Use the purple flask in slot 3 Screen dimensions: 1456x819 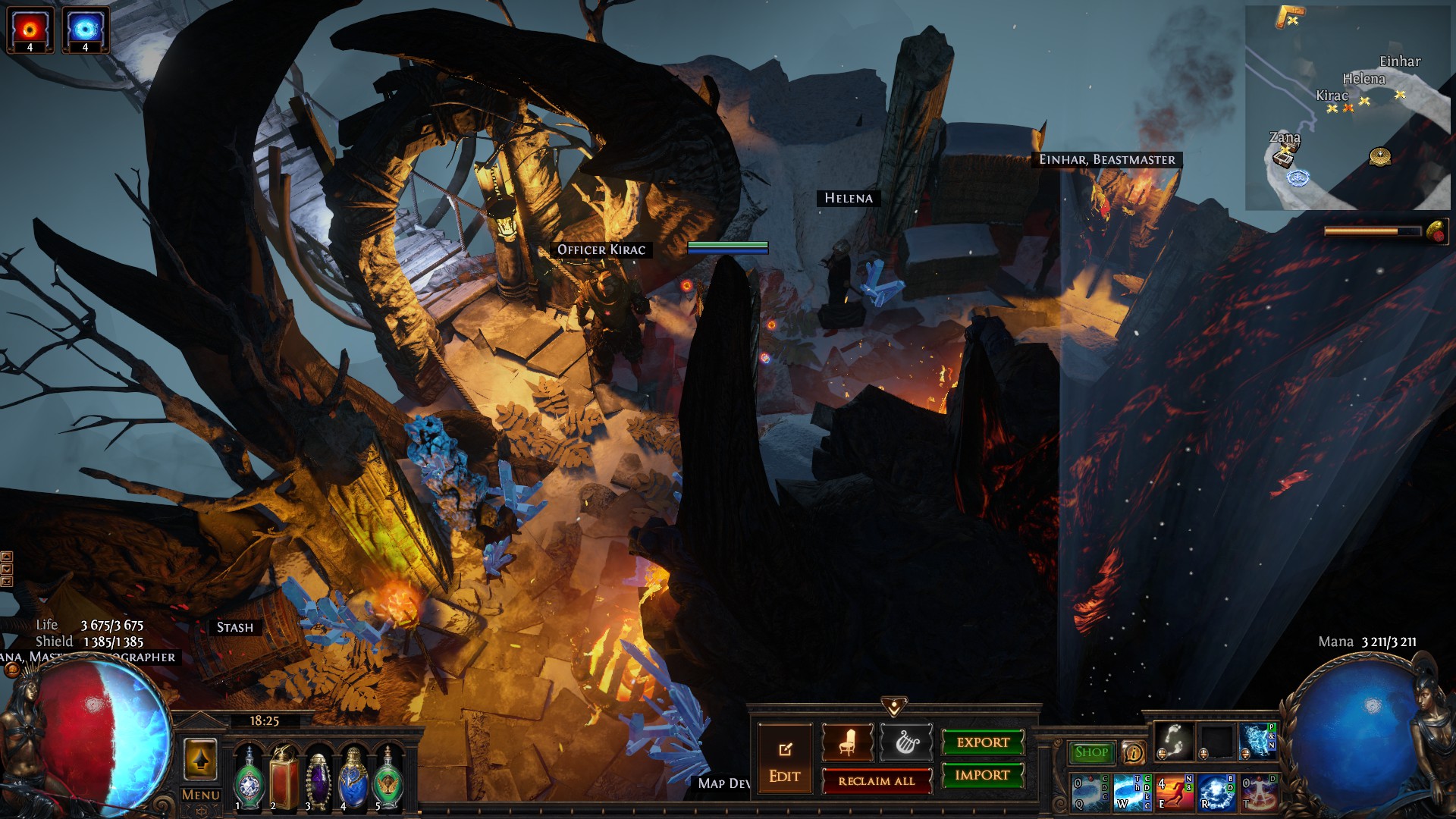318,779
